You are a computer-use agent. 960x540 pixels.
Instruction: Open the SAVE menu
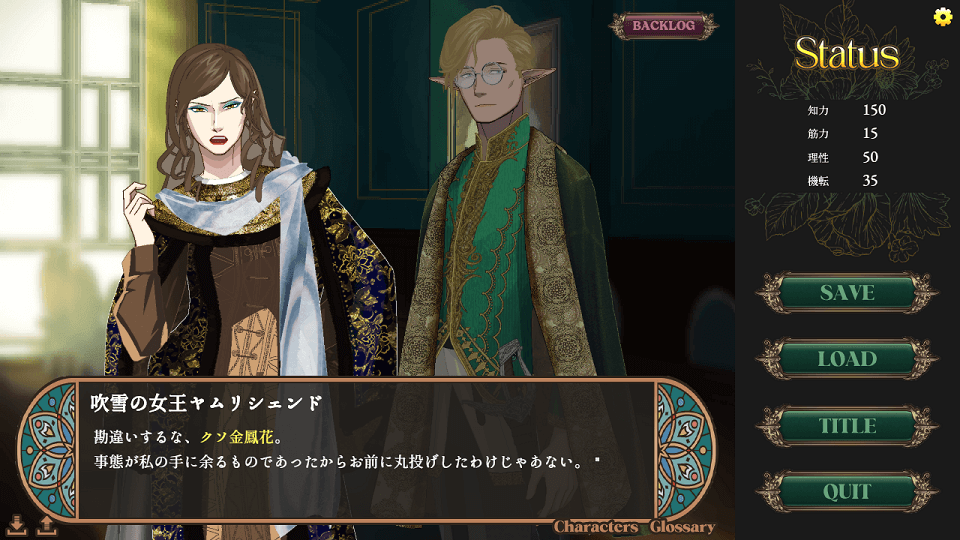pos(847,293)
